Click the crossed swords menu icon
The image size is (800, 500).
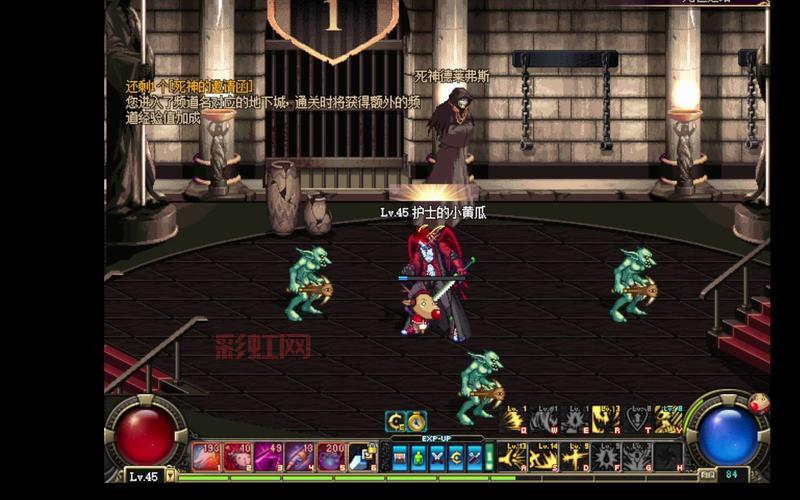pos(437,457)
